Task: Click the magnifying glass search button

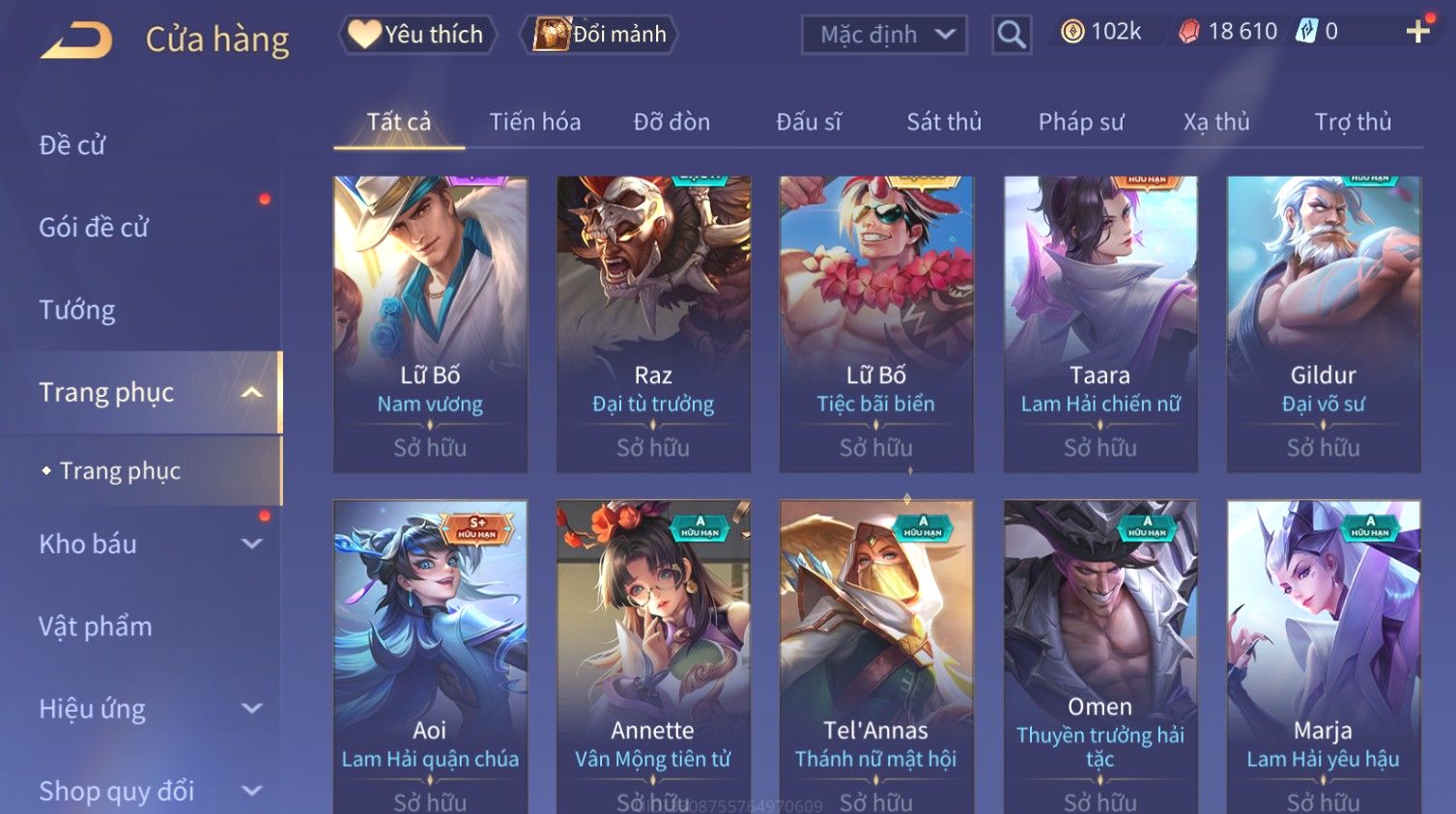Action: 1012,36
